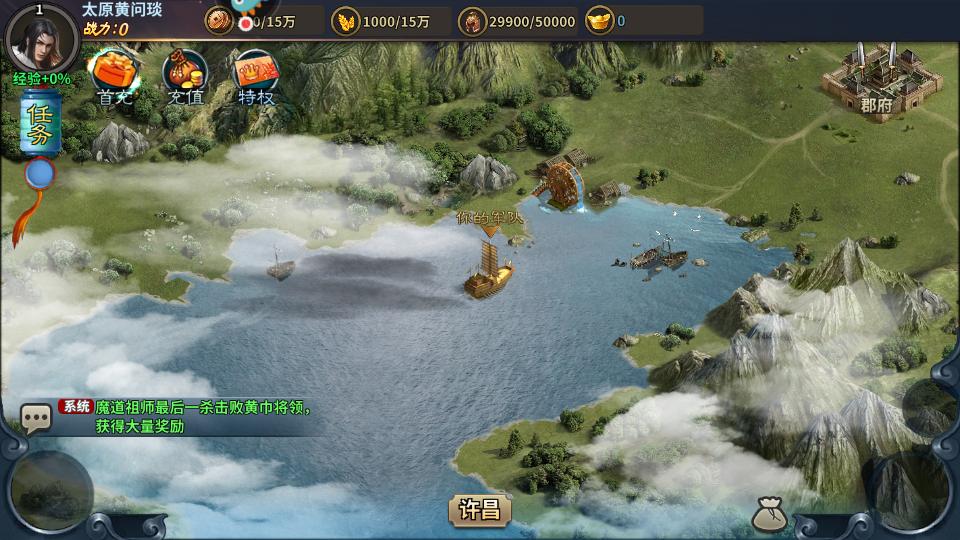This screenshot has width=960, height=540.
Task: Open the 充值 recharge shop
Action: (x=185, y=76)
